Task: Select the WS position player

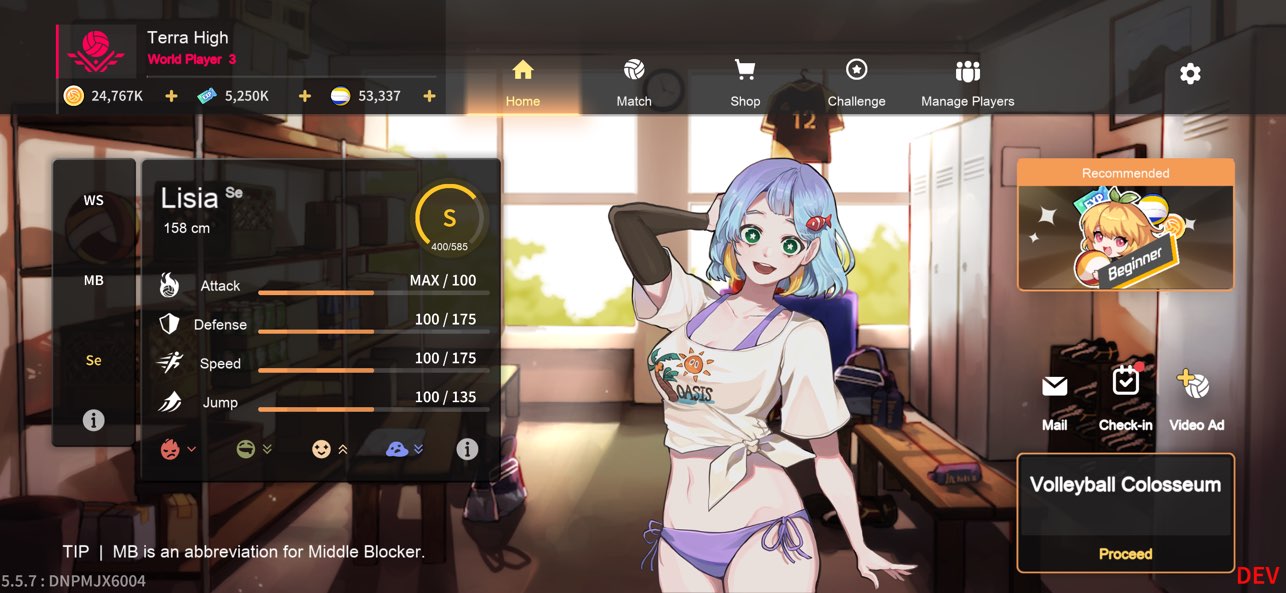Action: click(x=93, y=201)
